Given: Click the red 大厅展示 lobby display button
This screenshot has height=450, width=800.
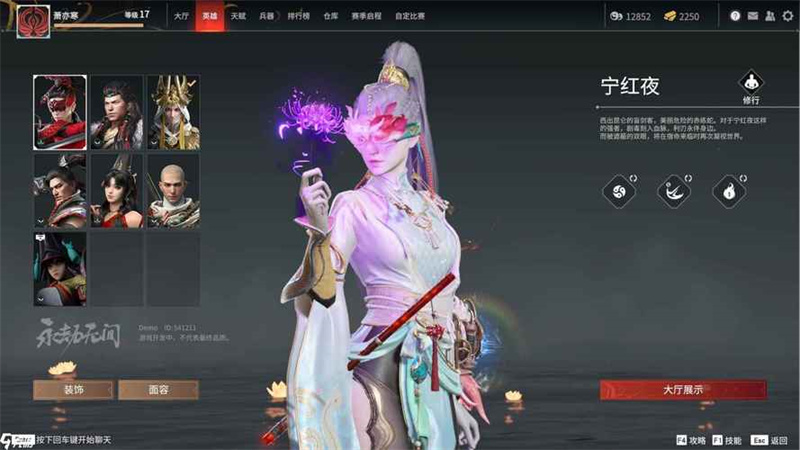Looking at the screenshot, I should (x=683, y=390).
